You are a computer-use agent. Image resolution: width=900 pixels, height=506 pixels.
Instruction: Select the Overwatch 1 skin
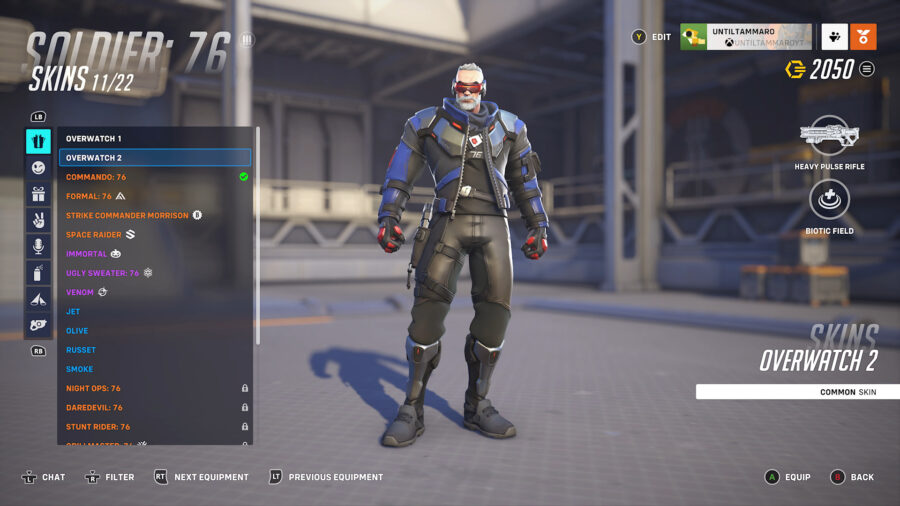(x=94, y=138)
